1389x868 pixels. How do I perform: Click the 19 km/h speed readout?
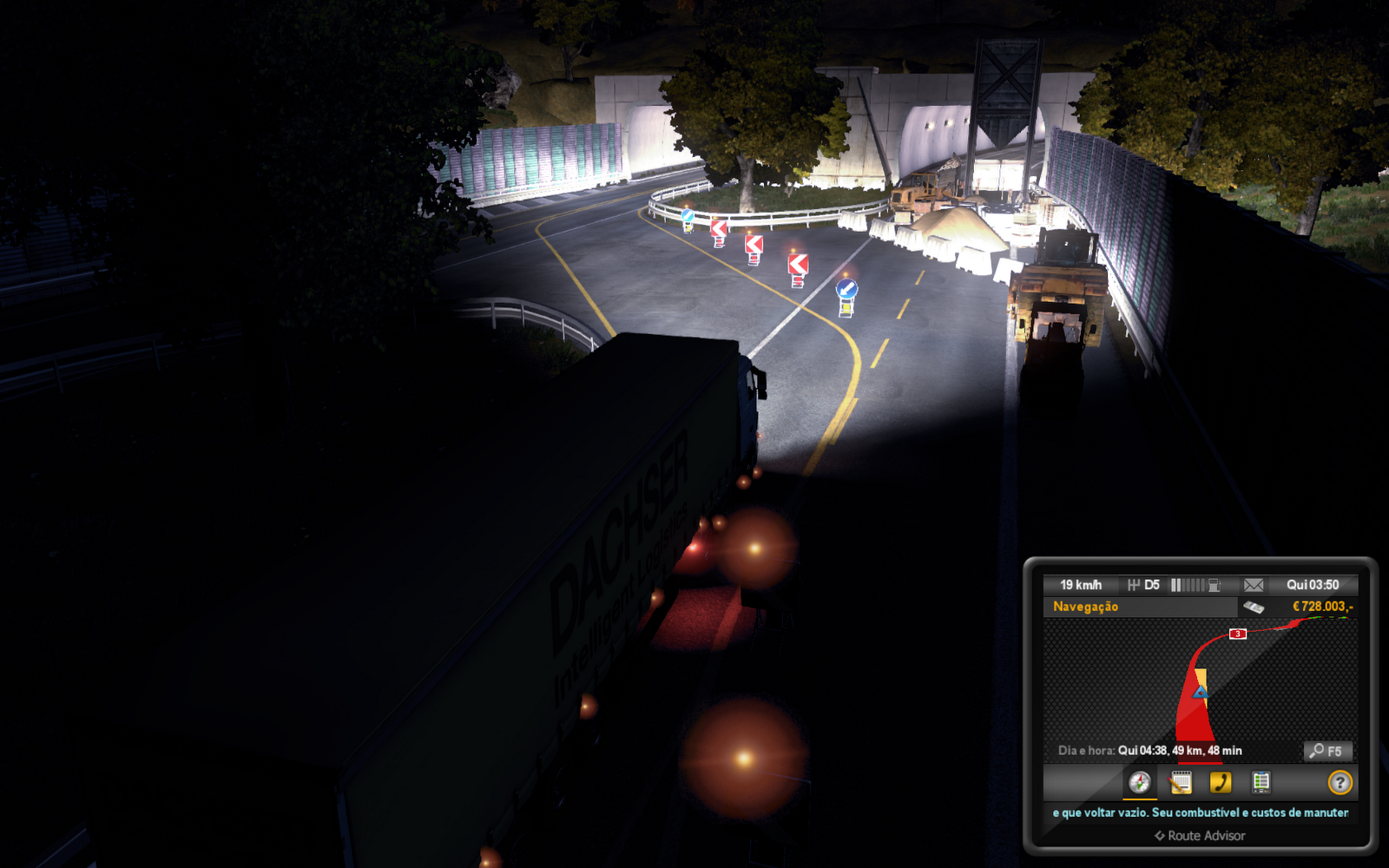1081,585
